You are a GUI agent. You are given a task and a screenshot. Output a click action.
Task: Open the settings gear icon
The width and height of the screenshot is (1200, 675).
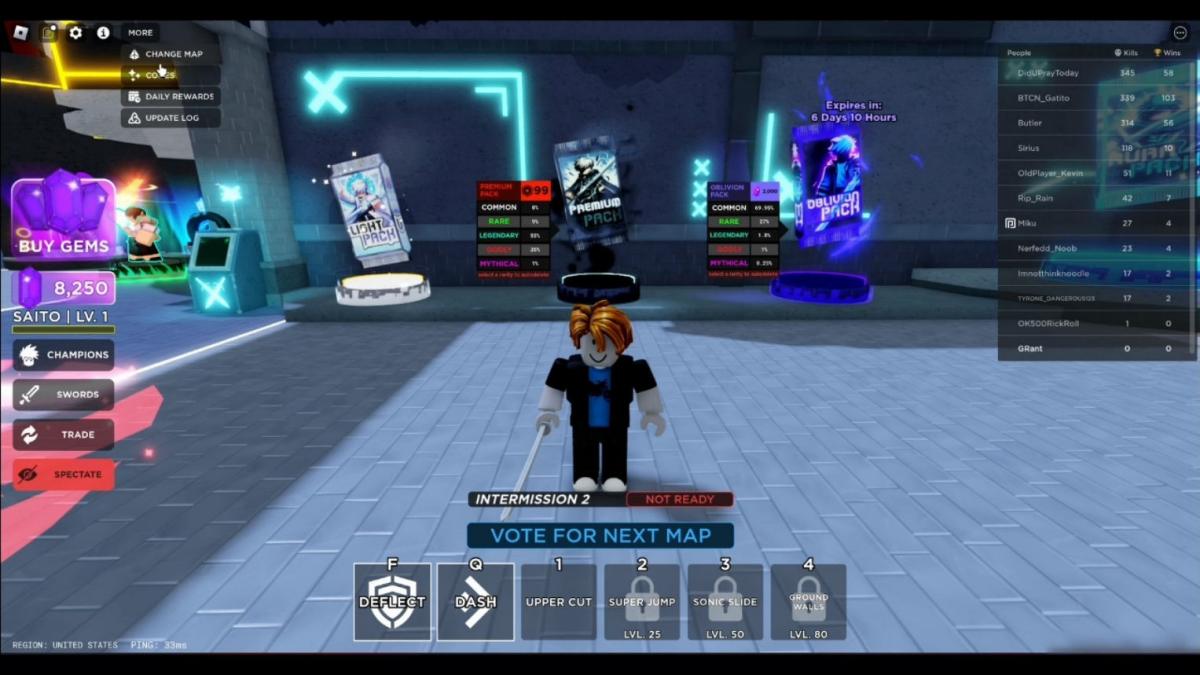76,32
